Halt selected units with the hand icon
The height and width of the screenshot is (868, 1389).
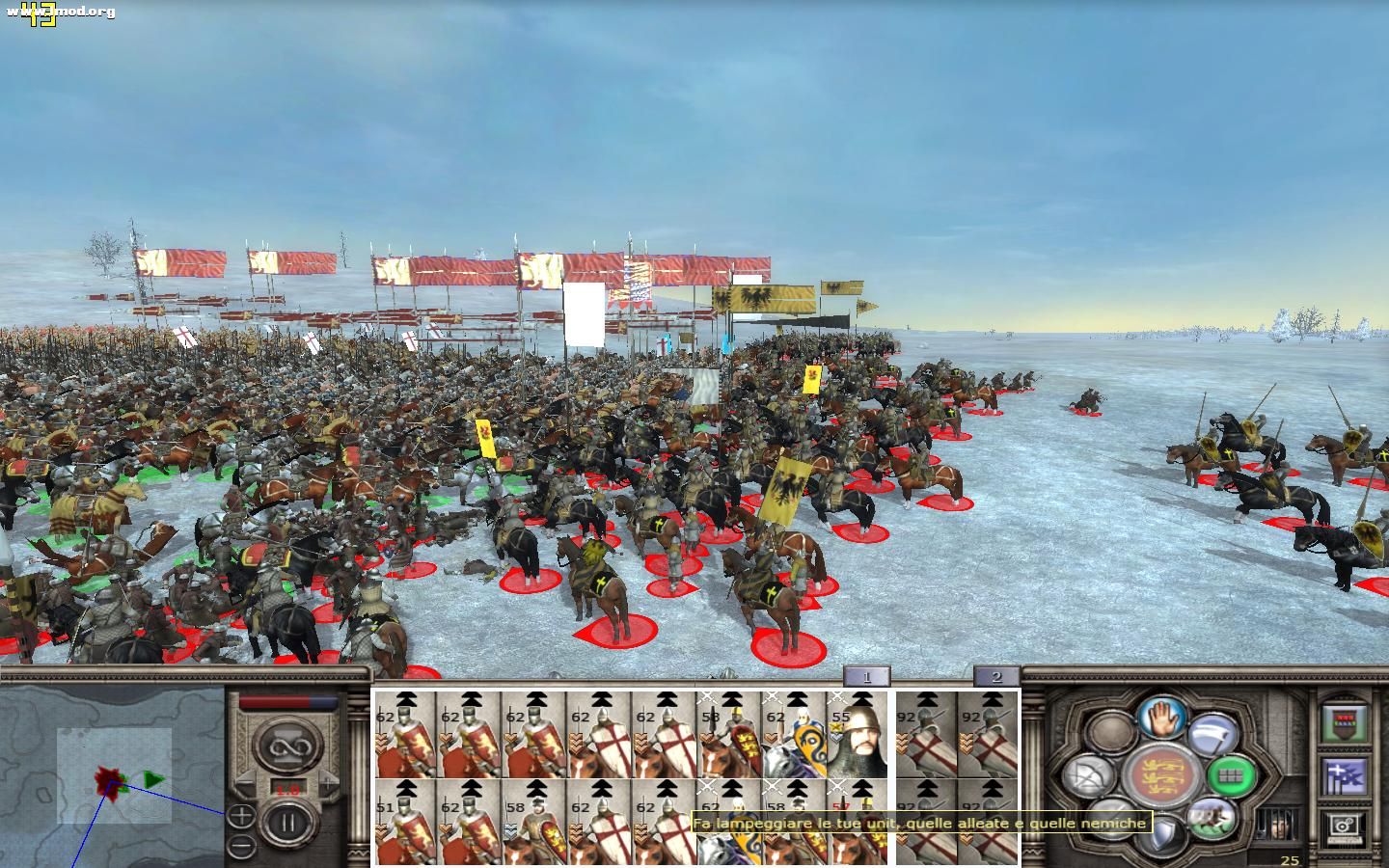1159,719
